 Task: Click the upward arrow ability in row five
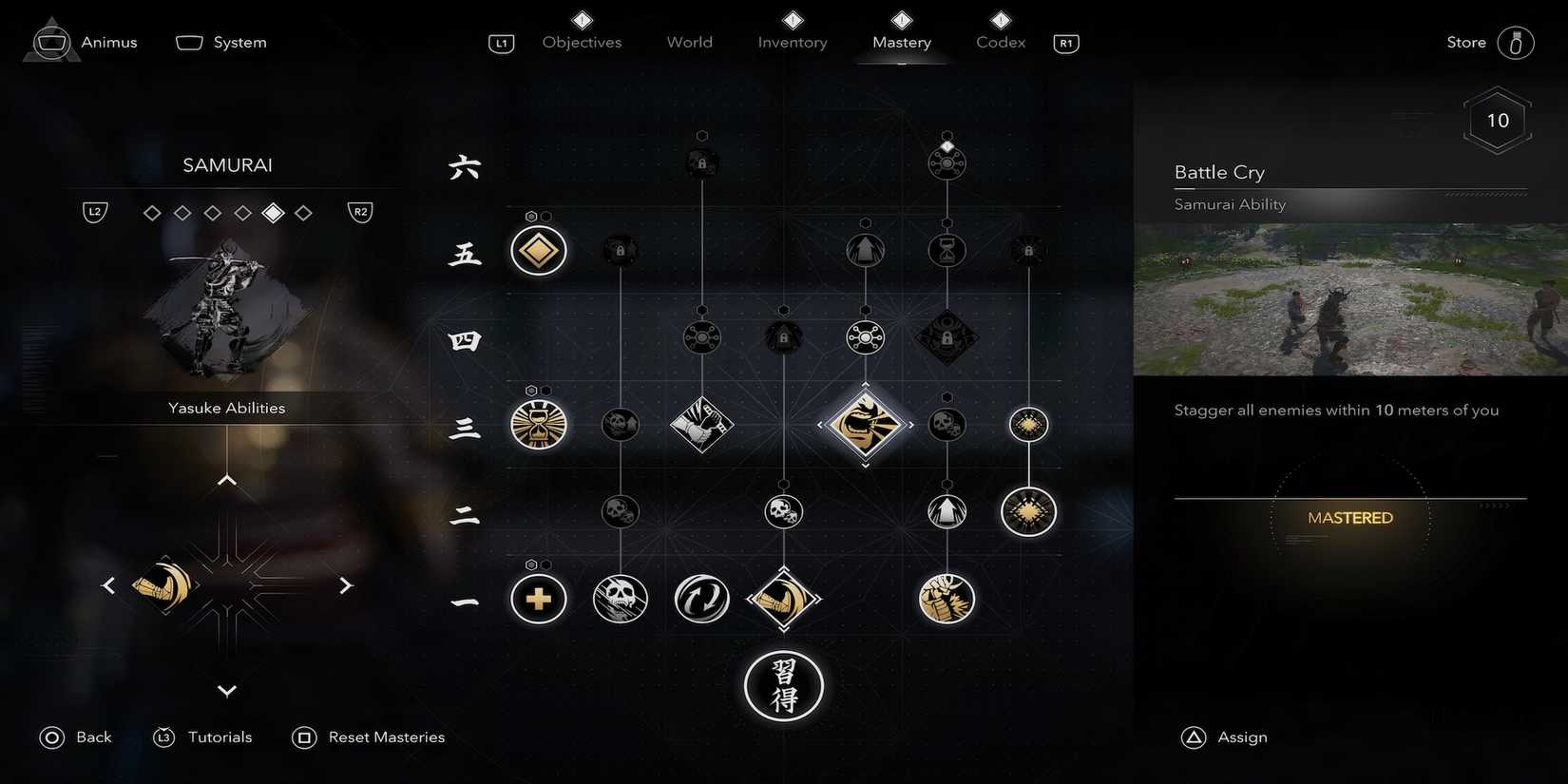coord(865,250)
